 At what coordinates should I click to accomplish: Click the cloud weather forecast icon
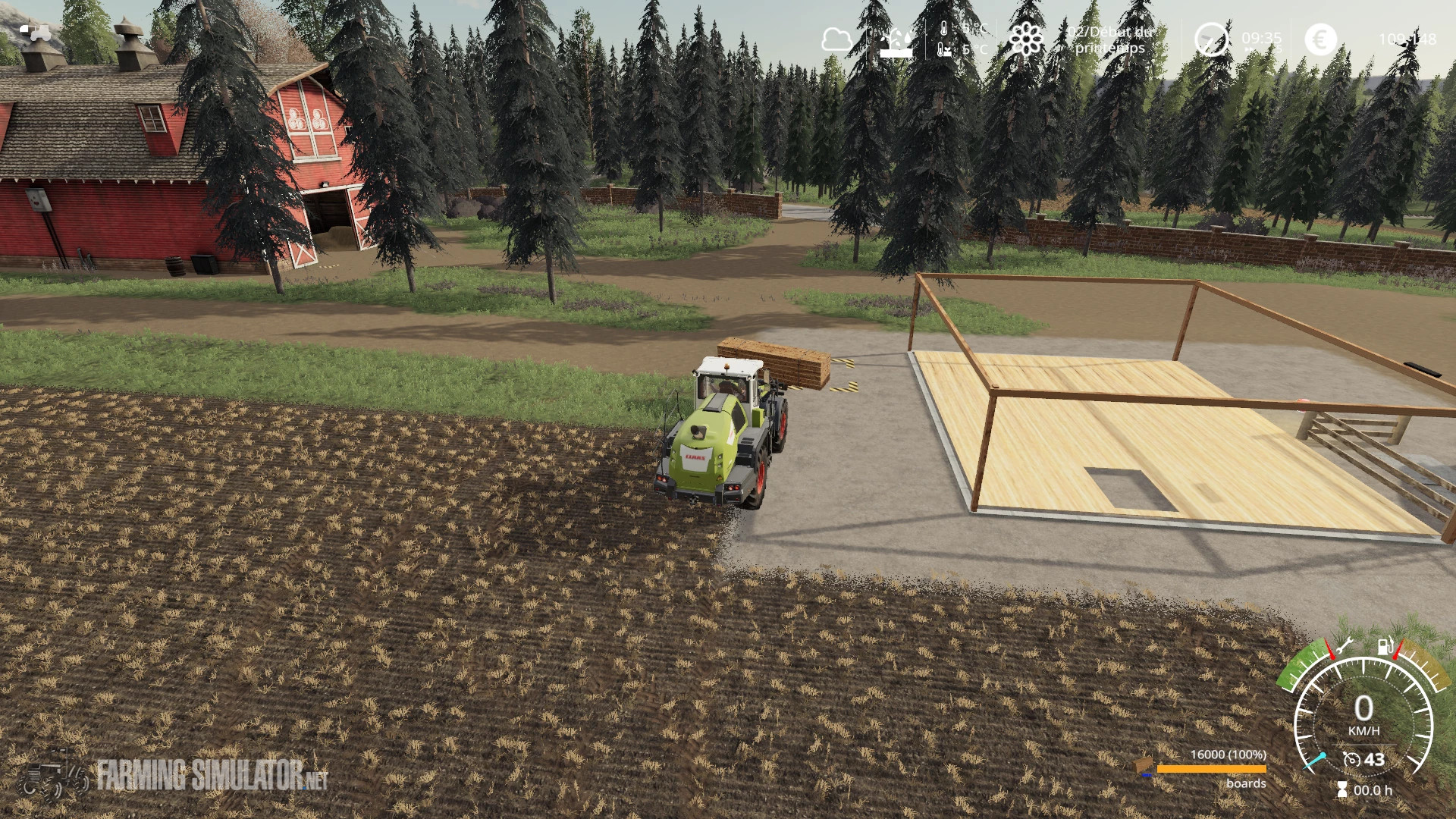839,39
